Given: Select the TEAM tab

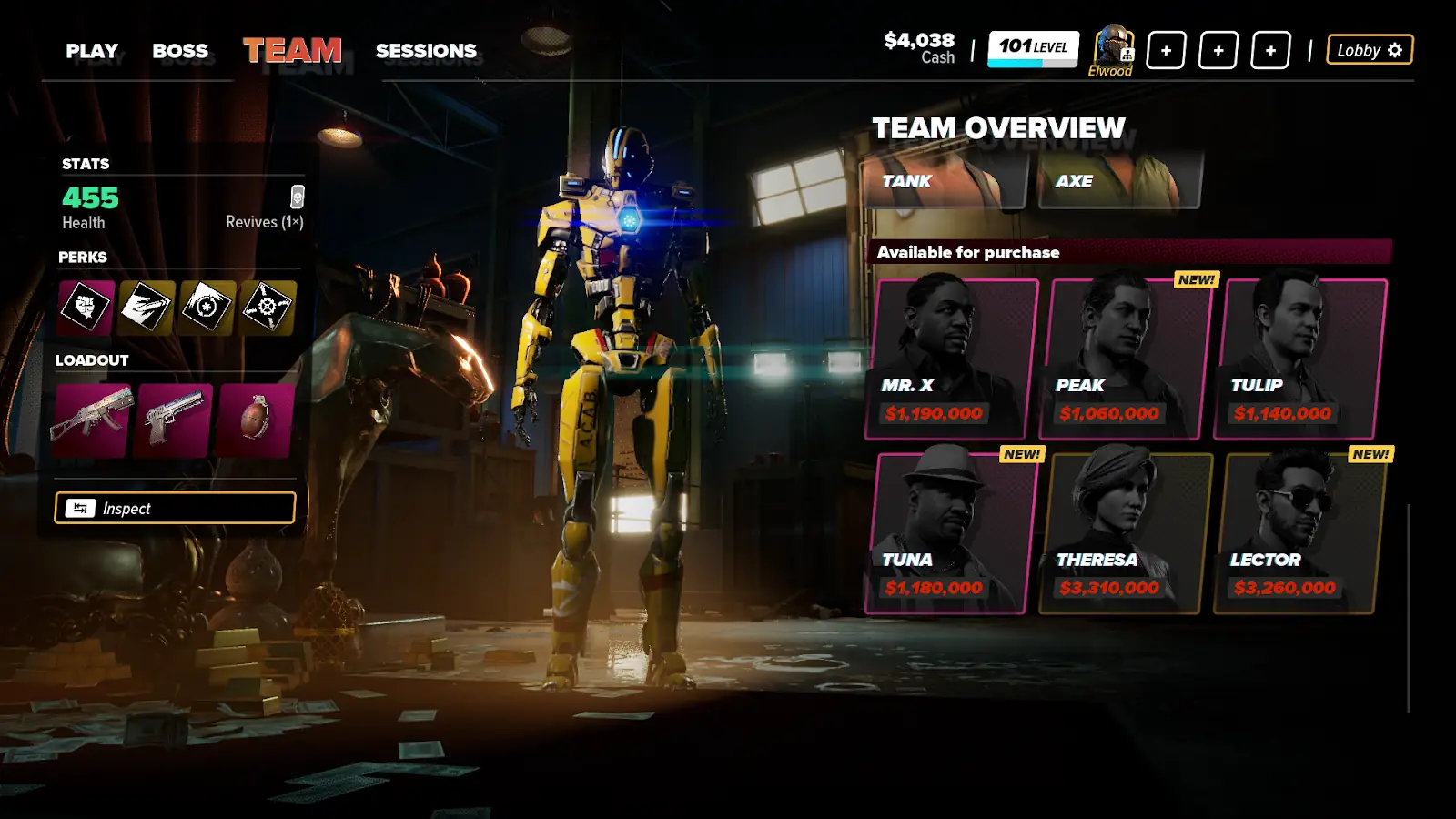Looking at the screenshot, I should 292,51.
